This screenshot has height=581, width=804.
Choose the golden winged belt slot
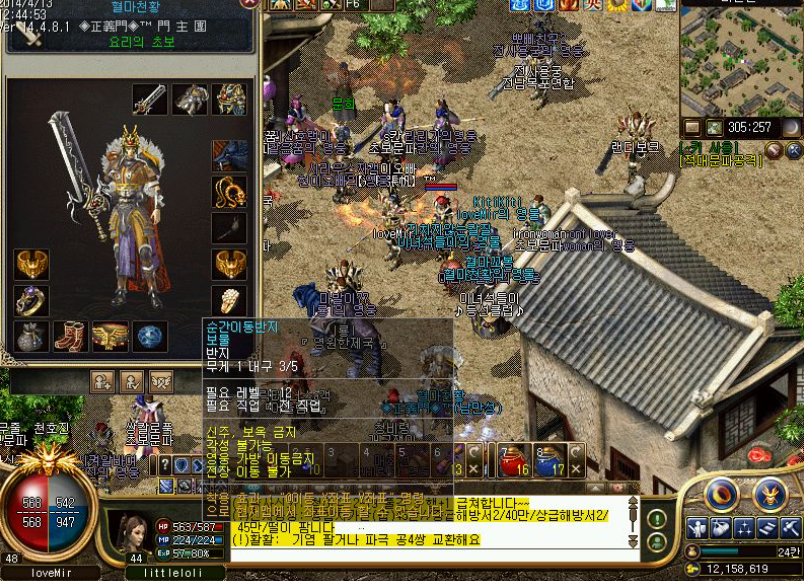coord(110,336)
